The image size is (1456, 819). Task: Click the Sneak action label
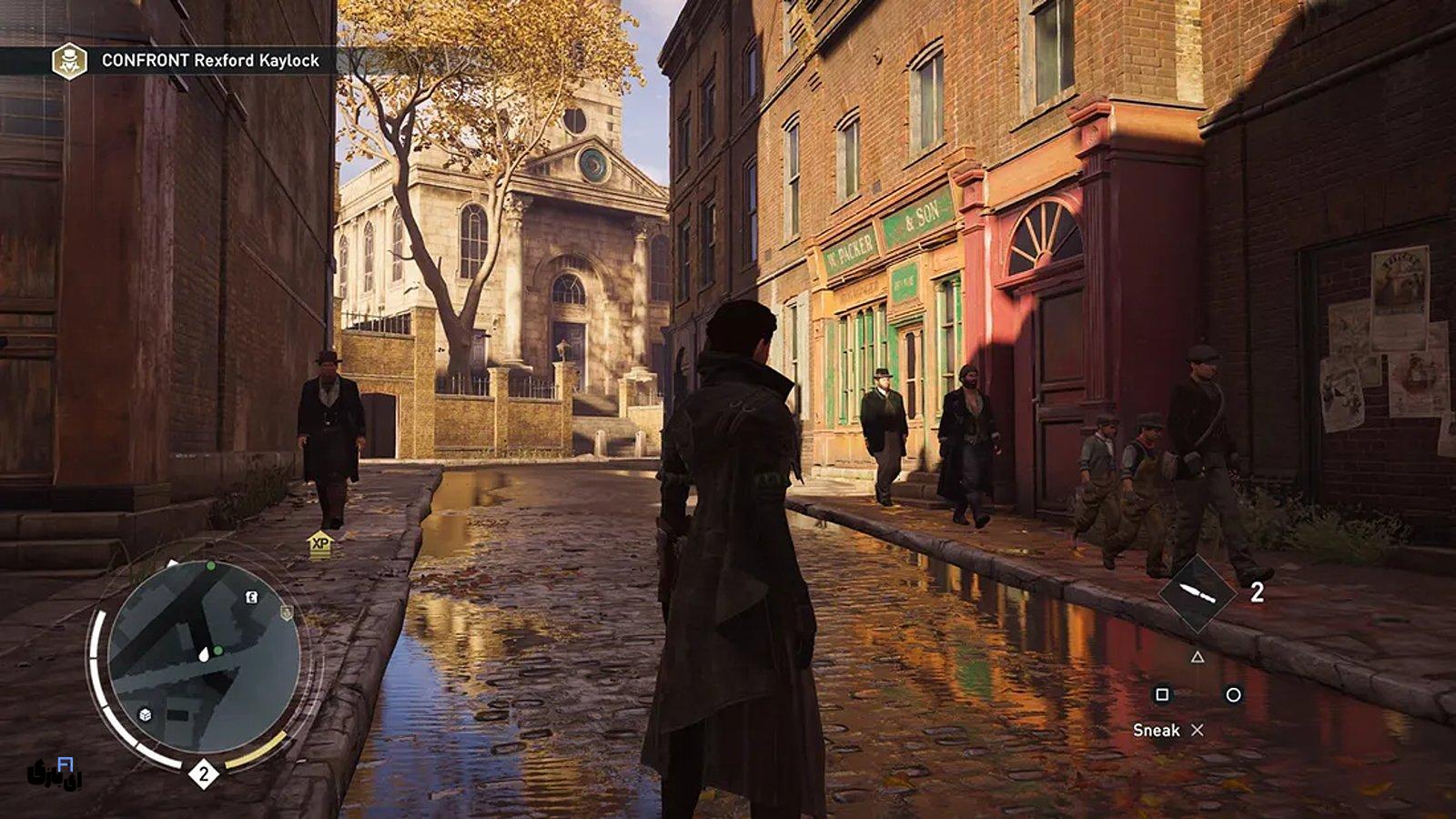pyautogui.click(x=1158, y=730)
